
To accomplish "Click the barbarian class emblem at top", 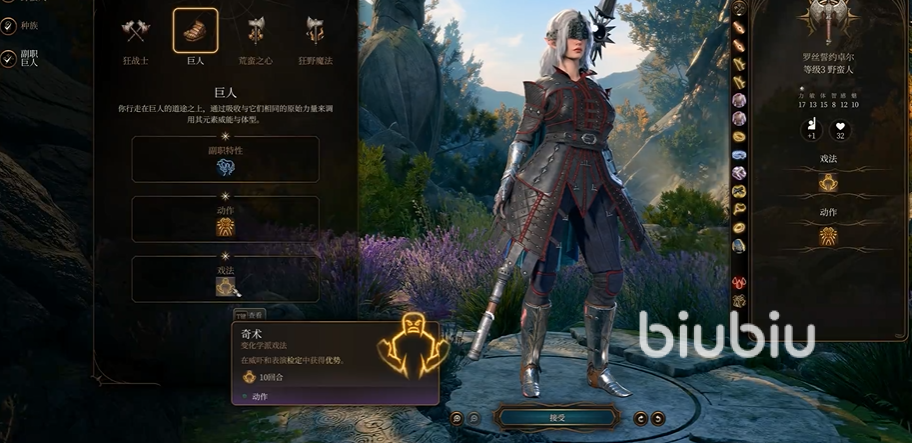I will (829, 20).
